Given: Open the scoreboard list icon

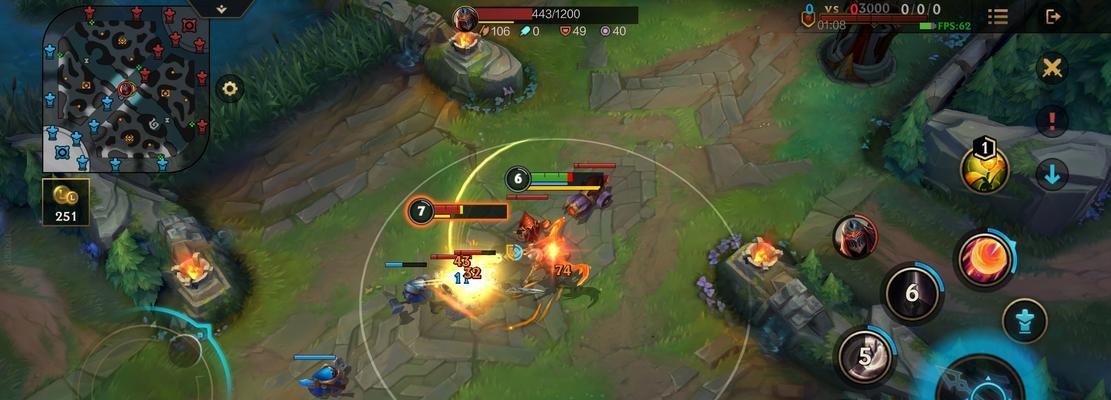Looking at the screenshot, I should pos(997,16).
